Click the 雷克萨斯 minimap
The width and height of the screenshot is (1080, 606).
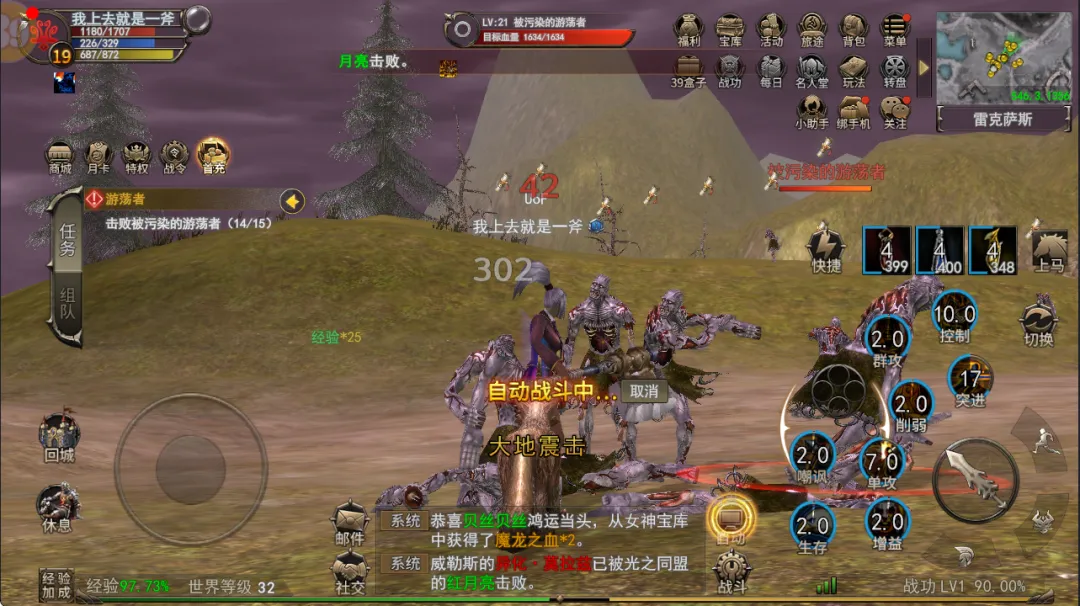tap(1003, 58)
